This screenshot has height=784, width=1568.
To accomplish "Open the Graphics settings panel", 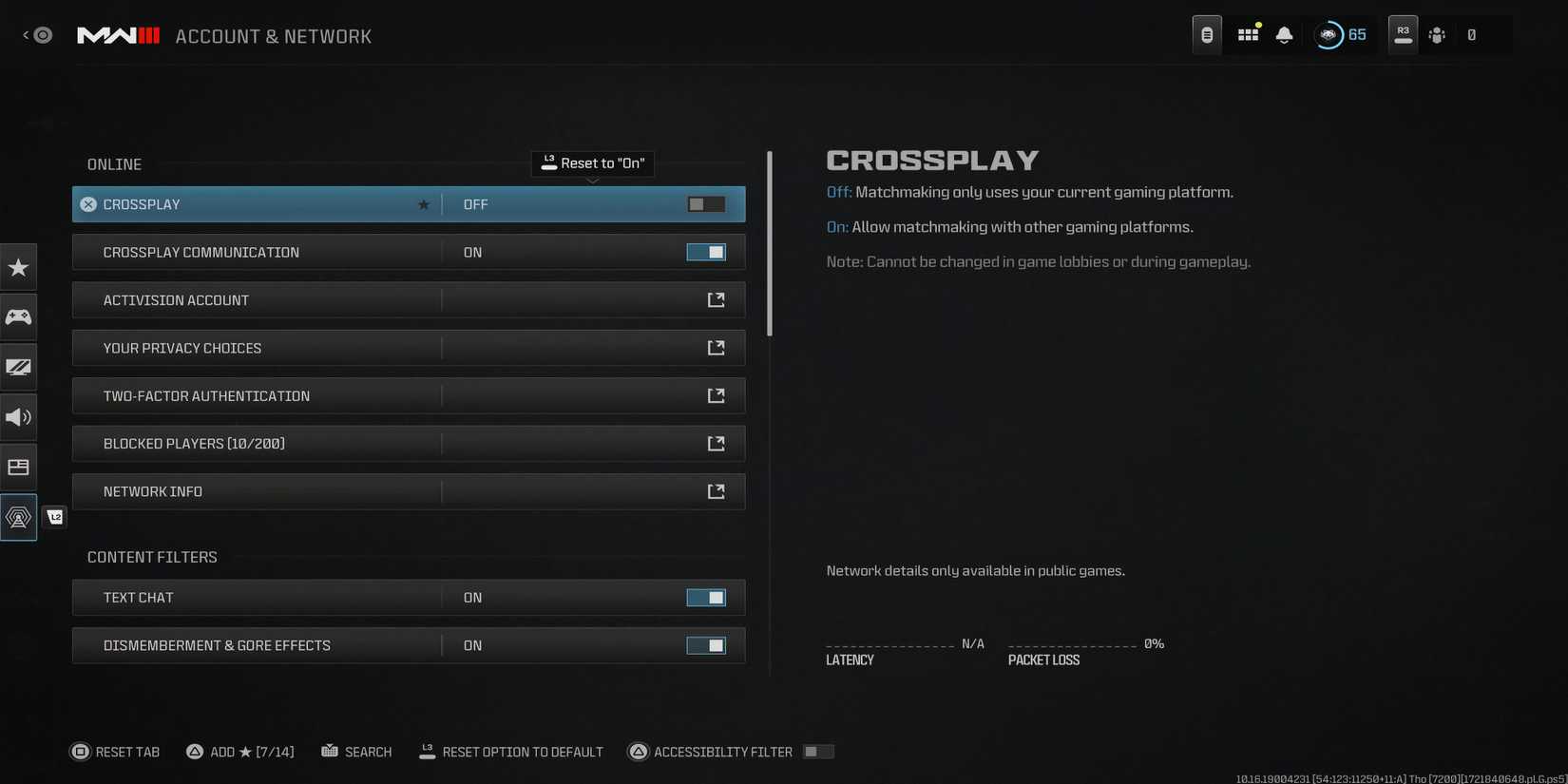I will pos(19,367).
